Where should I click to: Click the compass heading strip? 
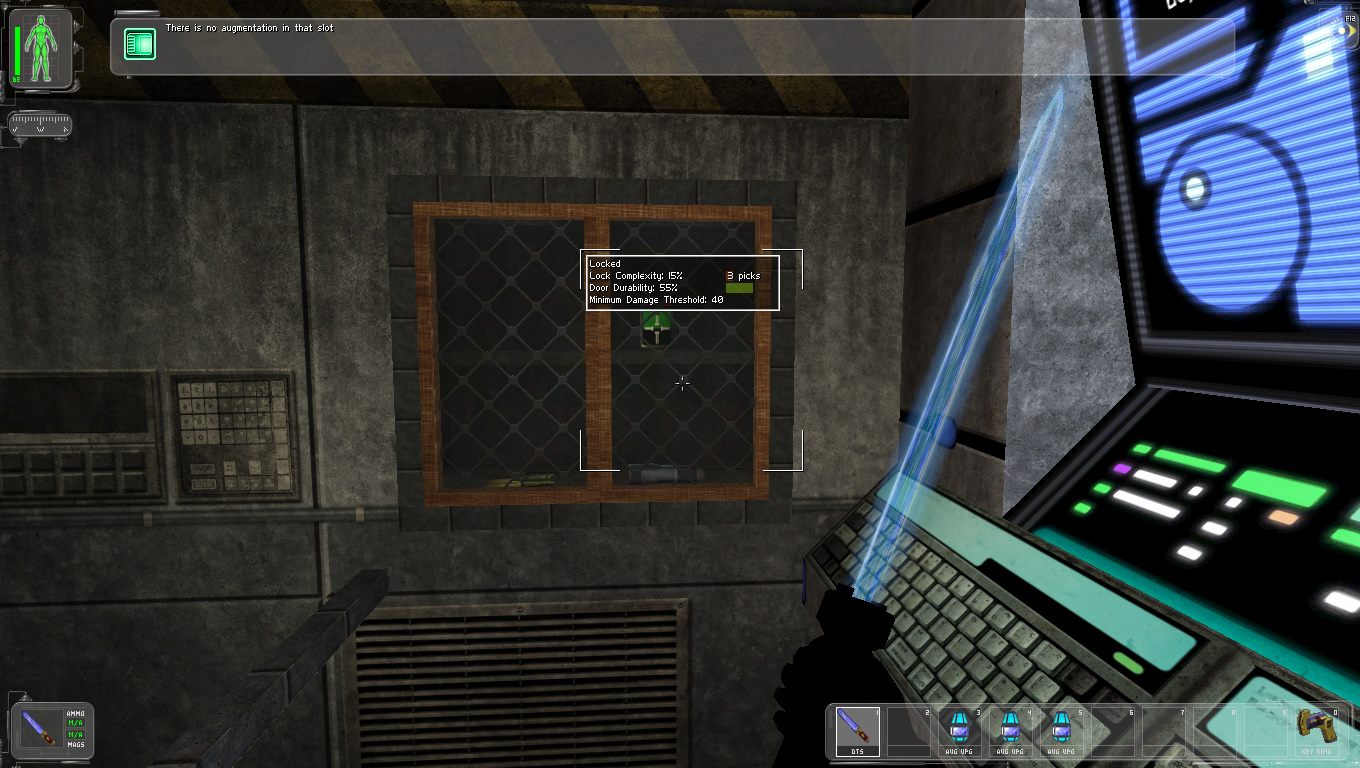pyautogui.click(x=40, y=125)
